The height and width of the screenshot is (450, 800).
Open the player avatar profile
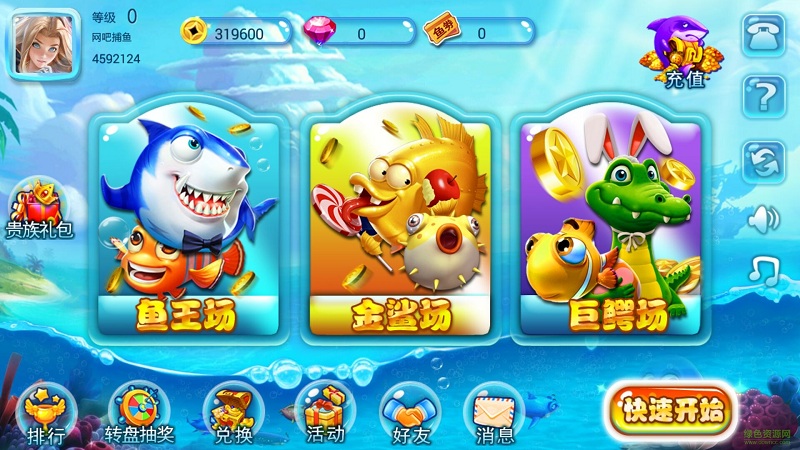point(42,45)
